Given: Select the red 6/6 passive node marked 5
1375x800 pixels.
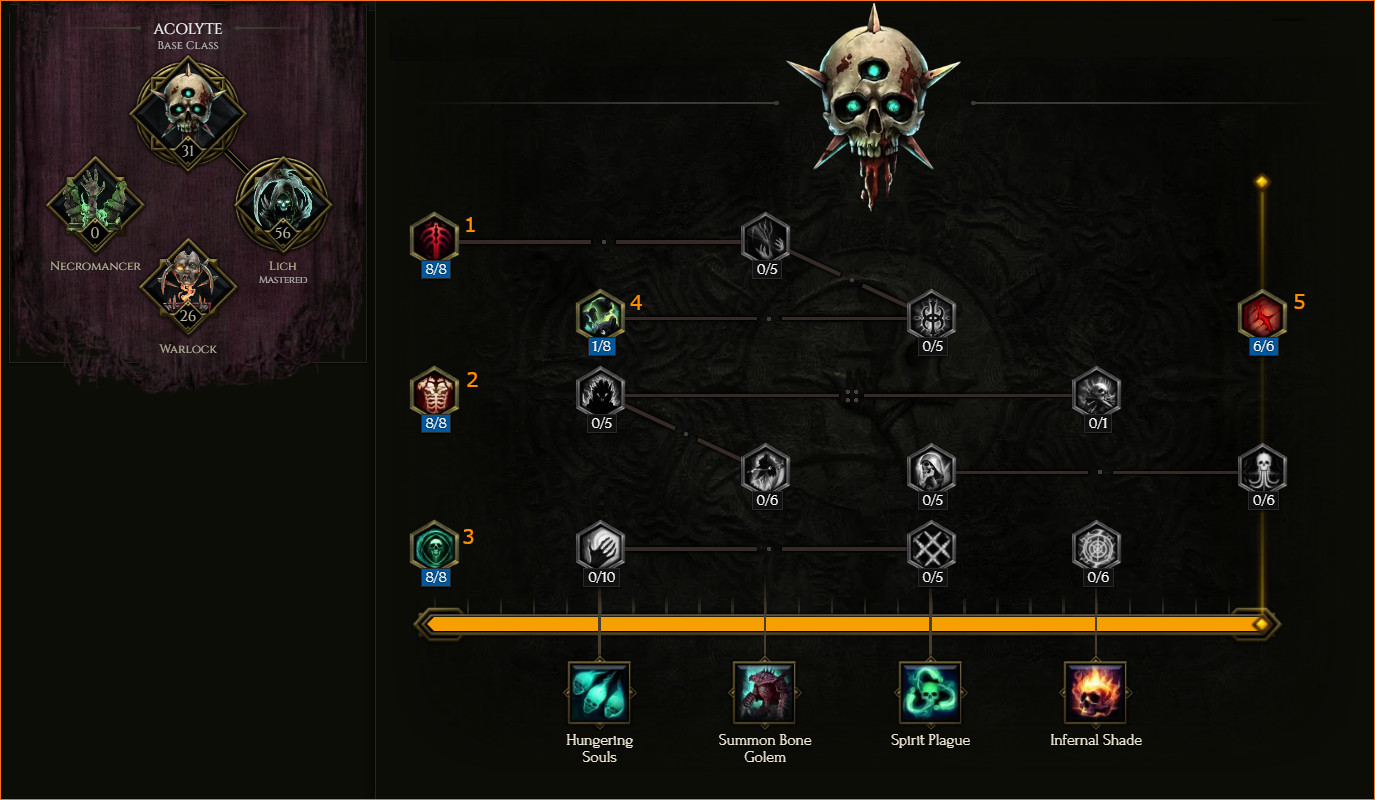Looking at the screenshot, I should (x=1262, y=316).
